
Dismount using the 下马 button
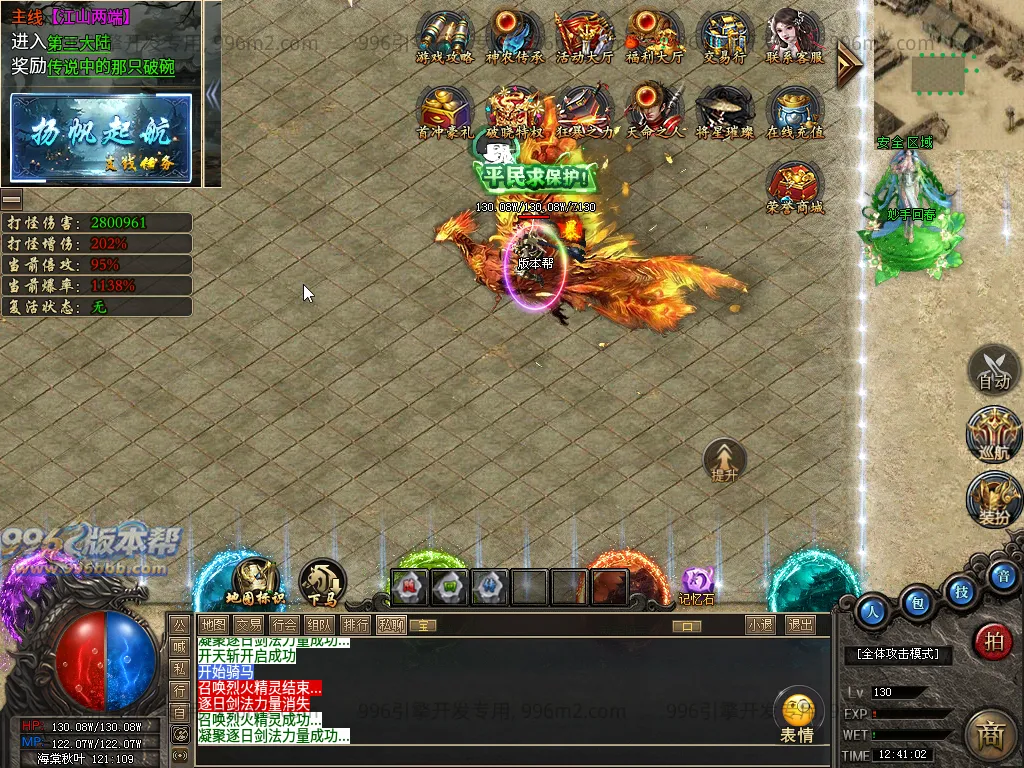tap(322, 583)
